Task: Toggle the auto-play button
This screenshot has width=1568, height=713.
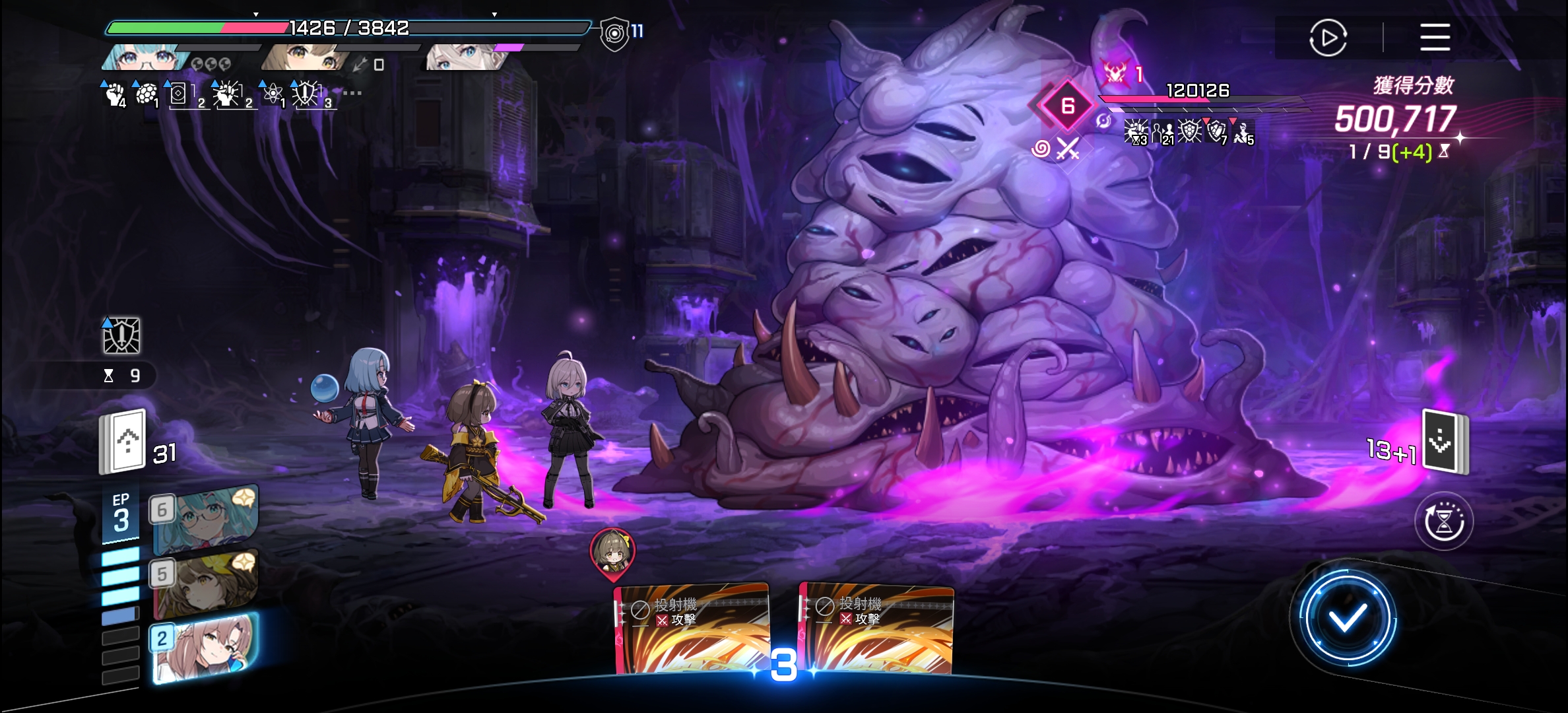Action: [1328, 38]
